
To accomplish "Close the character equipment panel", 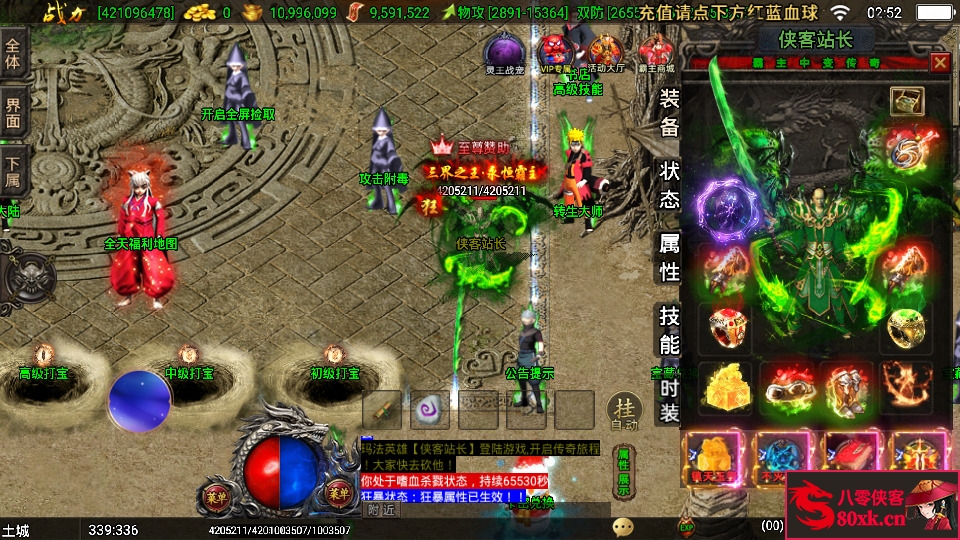I will point(939,62).
